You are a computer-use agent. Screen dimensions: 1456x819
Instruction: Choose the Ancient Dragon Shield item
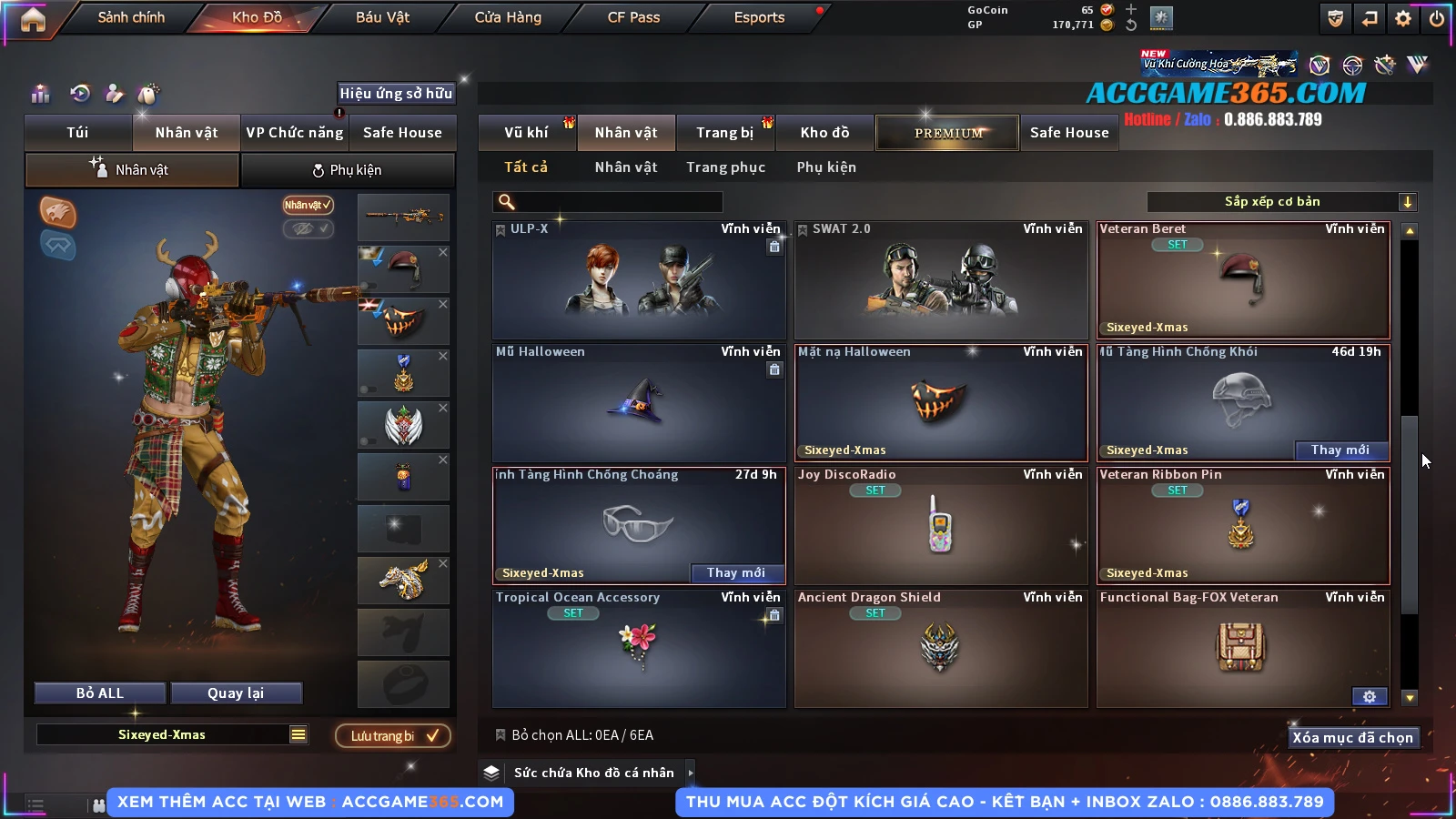(941, 648)
